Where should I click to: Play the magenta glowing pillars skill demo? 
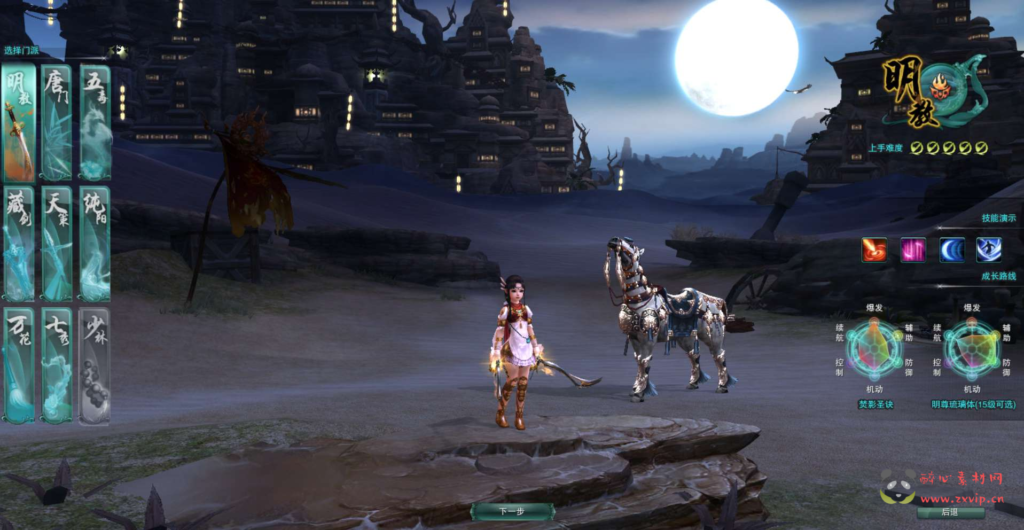(913, 250)
